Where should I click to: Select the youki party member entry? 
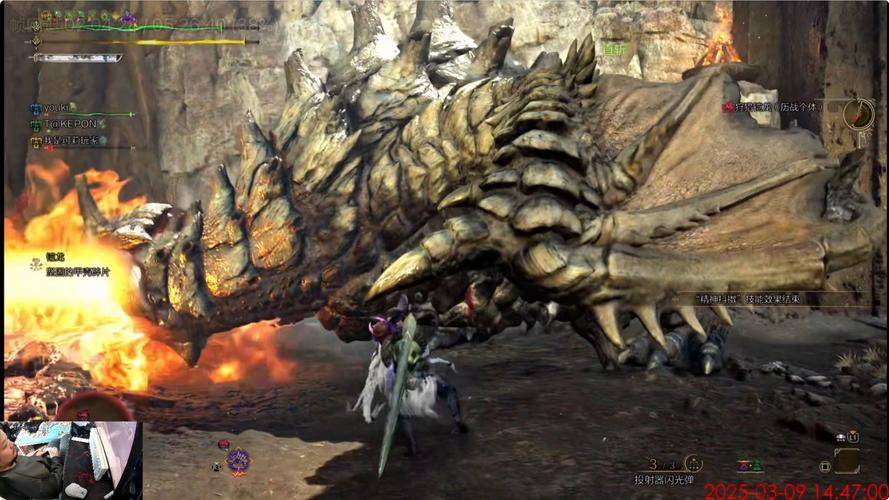55,108
